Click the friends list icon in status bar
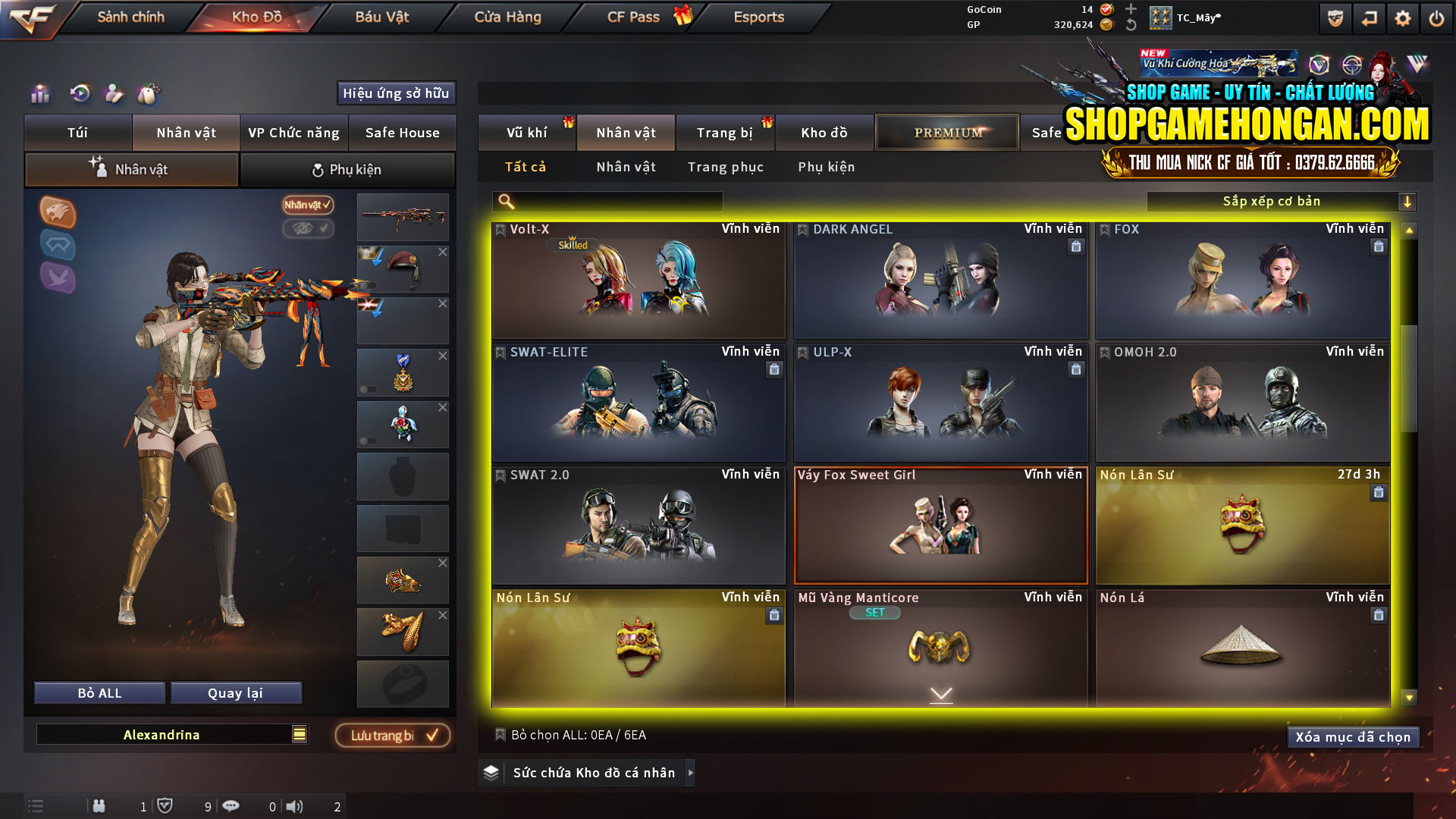The width and height of the screenshot is (1456, 819). point(99,806)
